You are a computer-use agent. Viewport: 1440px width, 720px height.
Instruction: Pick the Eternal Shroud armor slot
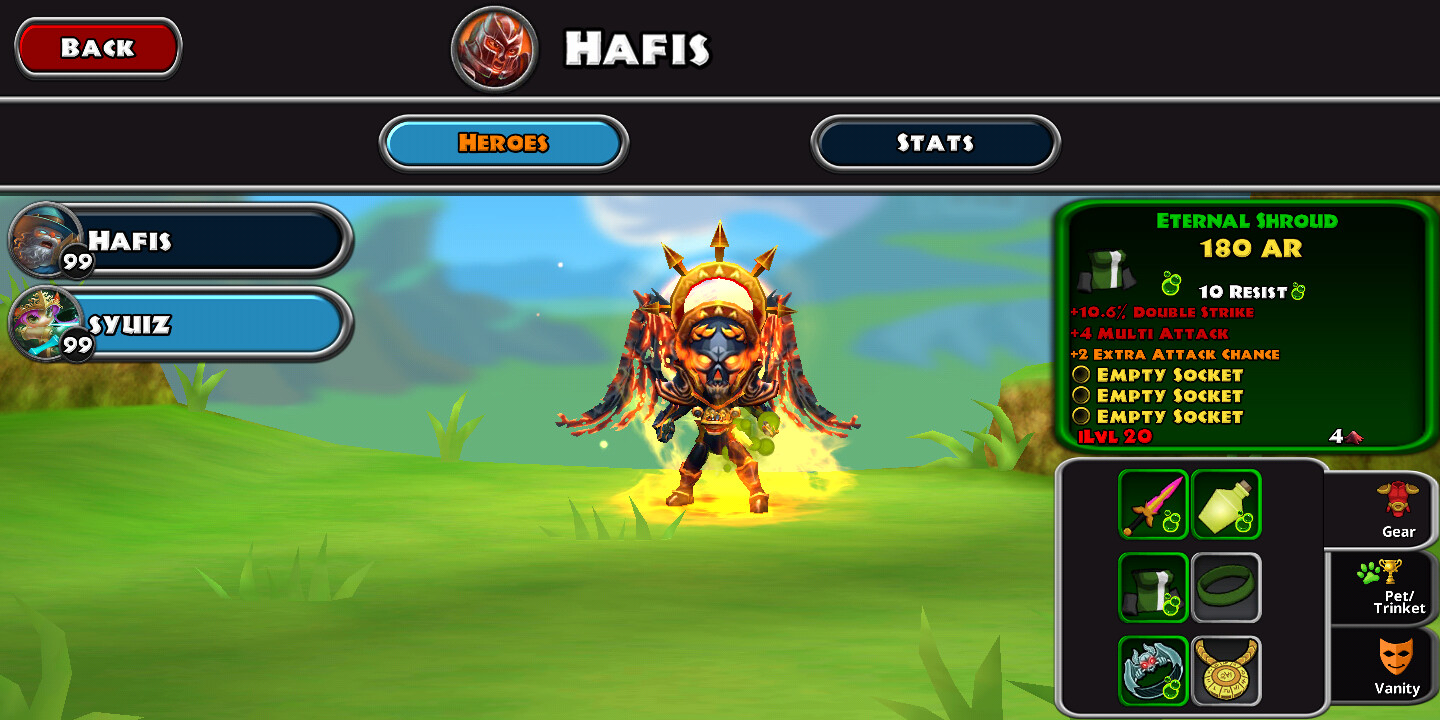tap(1153, 588)
